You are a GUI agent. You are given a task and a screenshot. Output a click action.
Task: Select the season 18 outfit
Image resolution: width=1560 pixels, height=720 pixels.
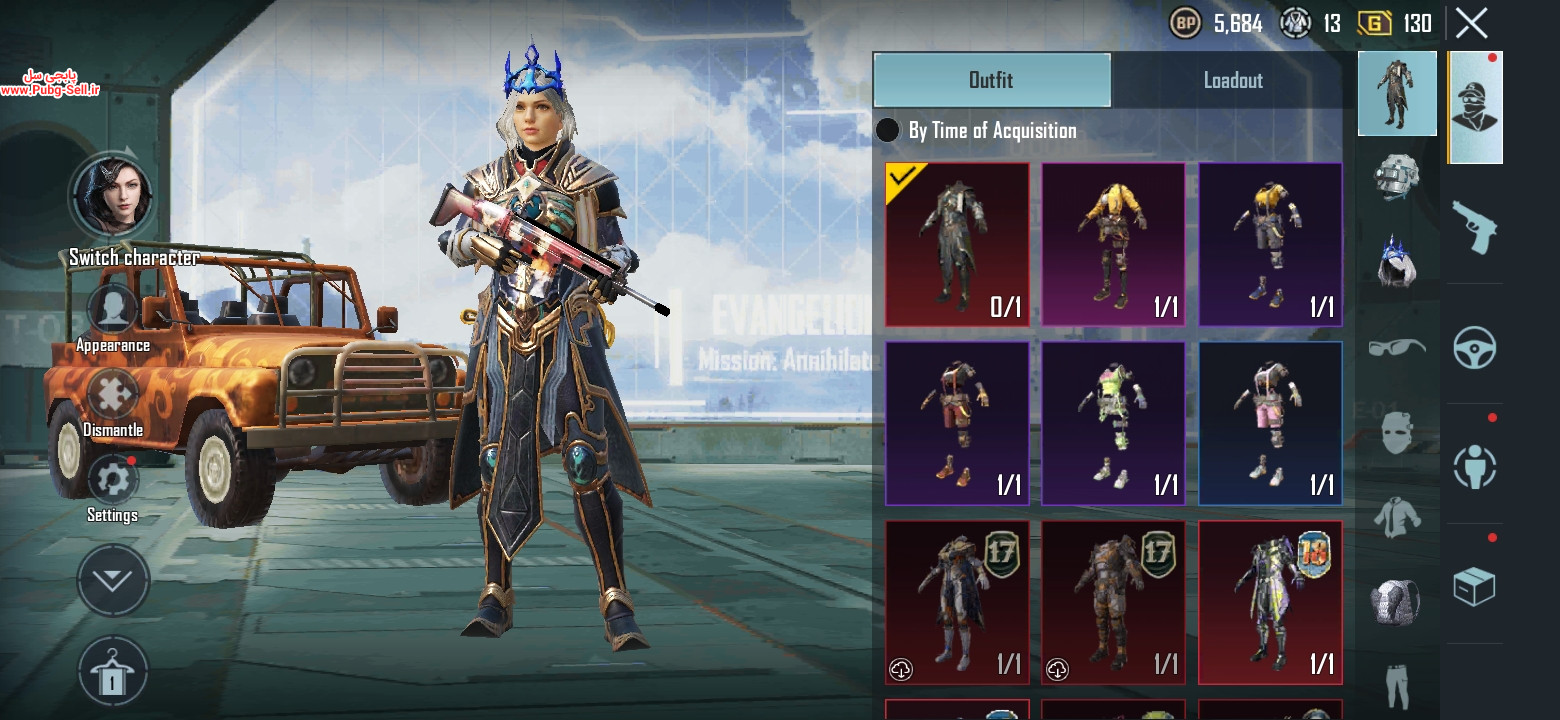click(x=1270, y=602)
